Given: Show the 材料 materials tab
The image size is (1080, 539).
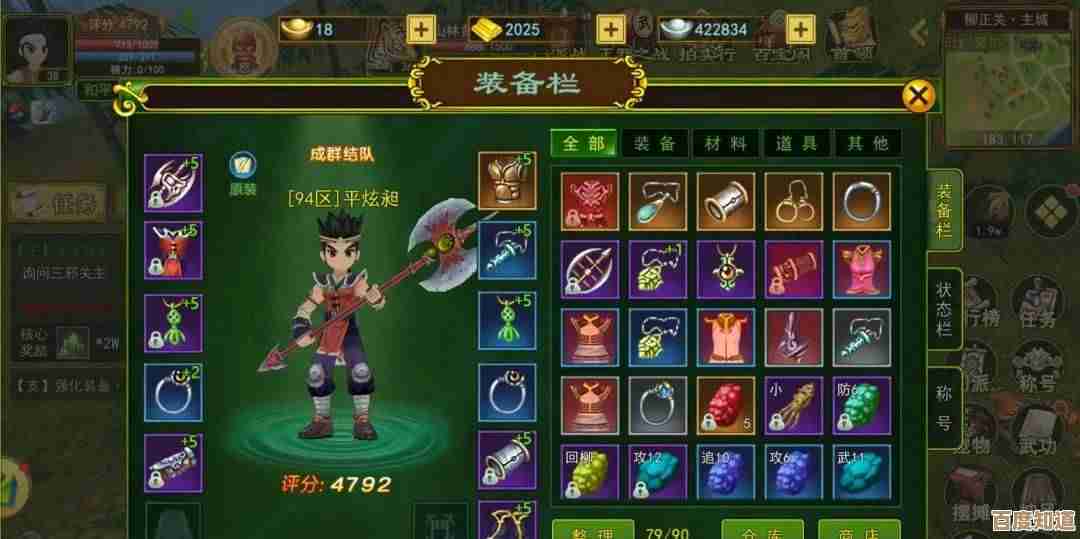Looking at the screenshot, I should pyautogui.click(x=726, y=143).
